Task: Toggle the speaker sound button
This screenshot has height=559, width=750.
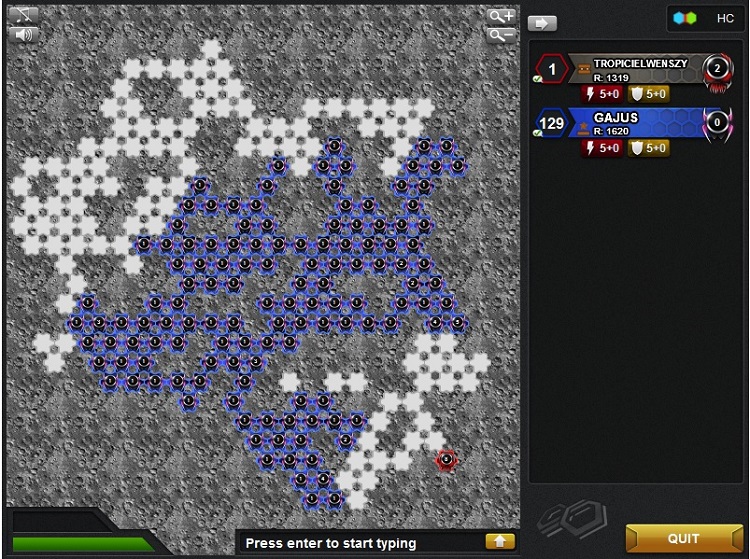Action: coord(22,34)
